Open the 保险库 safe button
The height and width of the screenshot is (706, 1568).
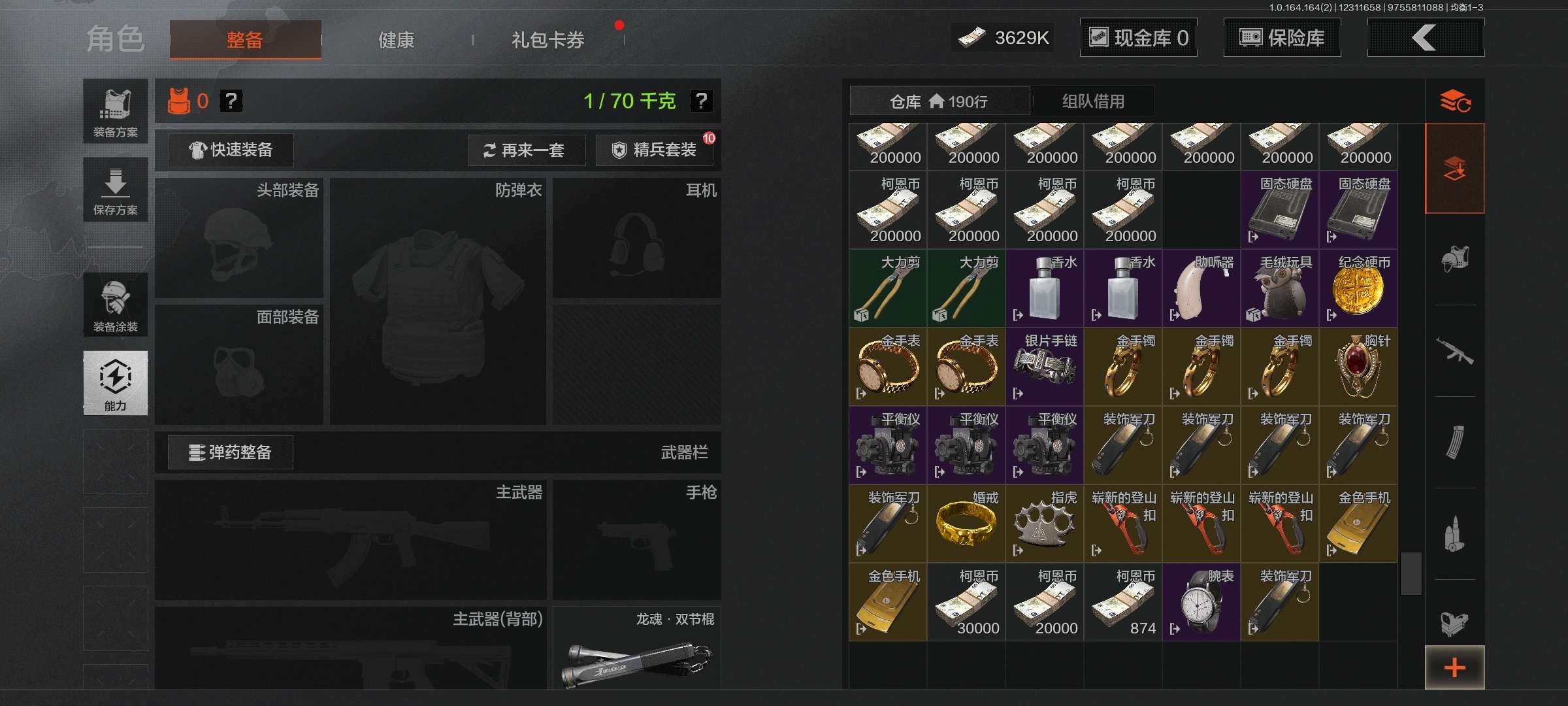[1282, 38]
